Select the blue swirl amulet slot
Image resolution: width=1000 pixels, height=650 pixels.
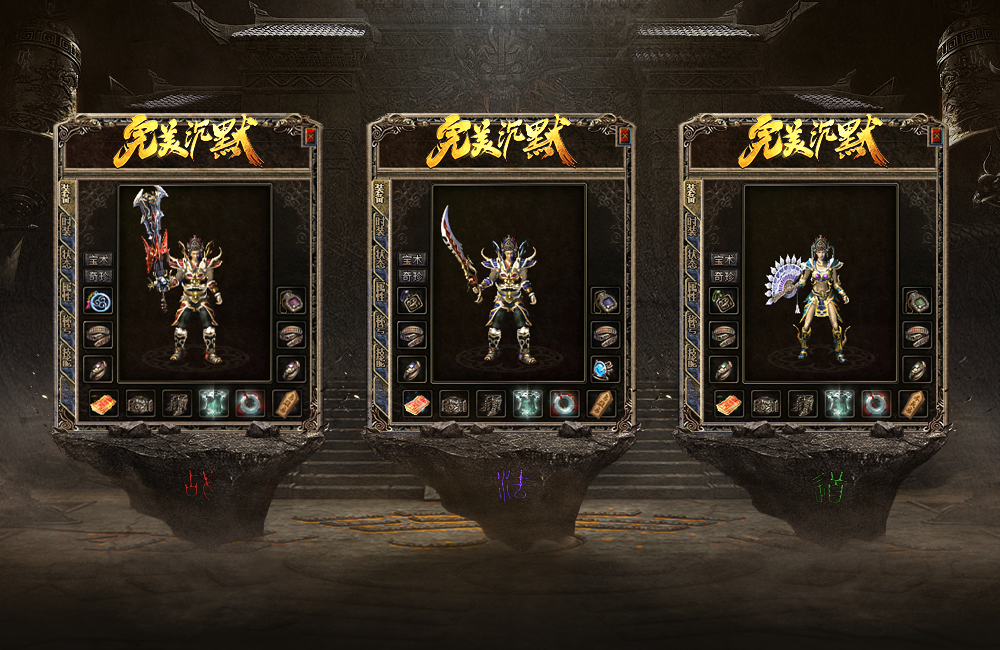coord(98,300)
